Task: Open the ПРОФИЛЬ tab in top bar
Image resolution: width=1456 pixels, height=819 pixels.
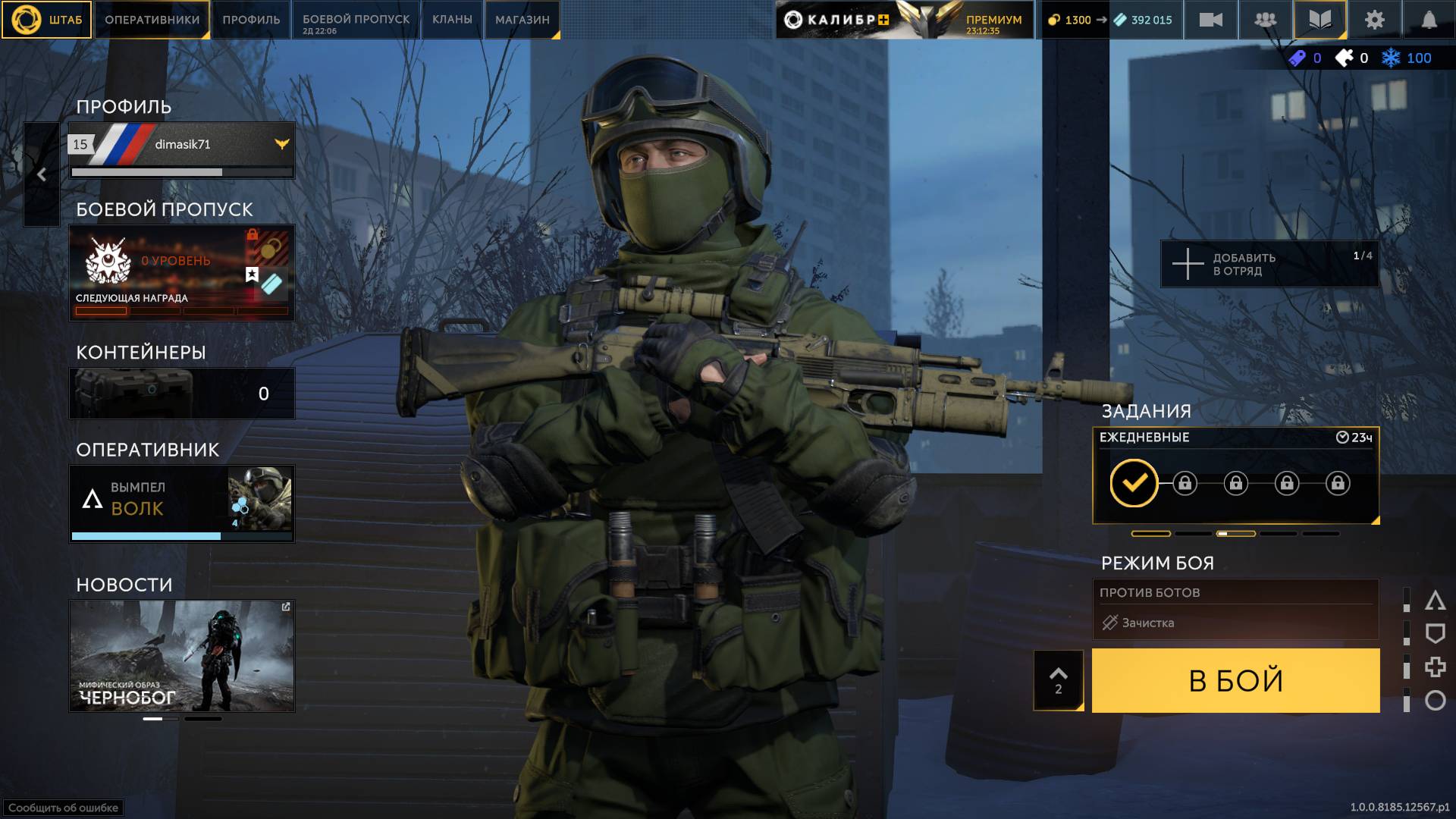Action: [251, 20]
